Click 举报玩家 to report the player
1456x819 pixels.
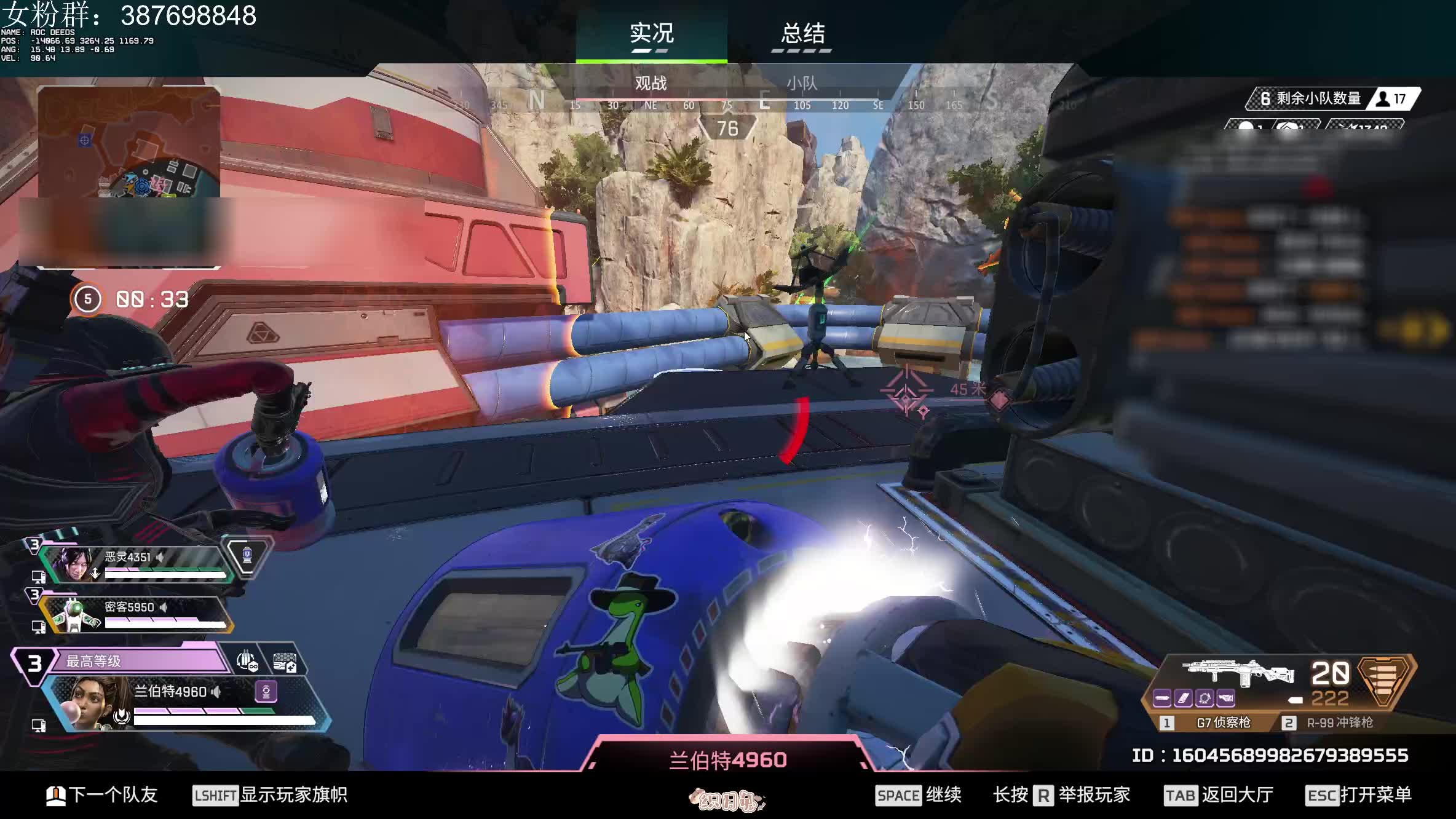[x=1062, y=795]
